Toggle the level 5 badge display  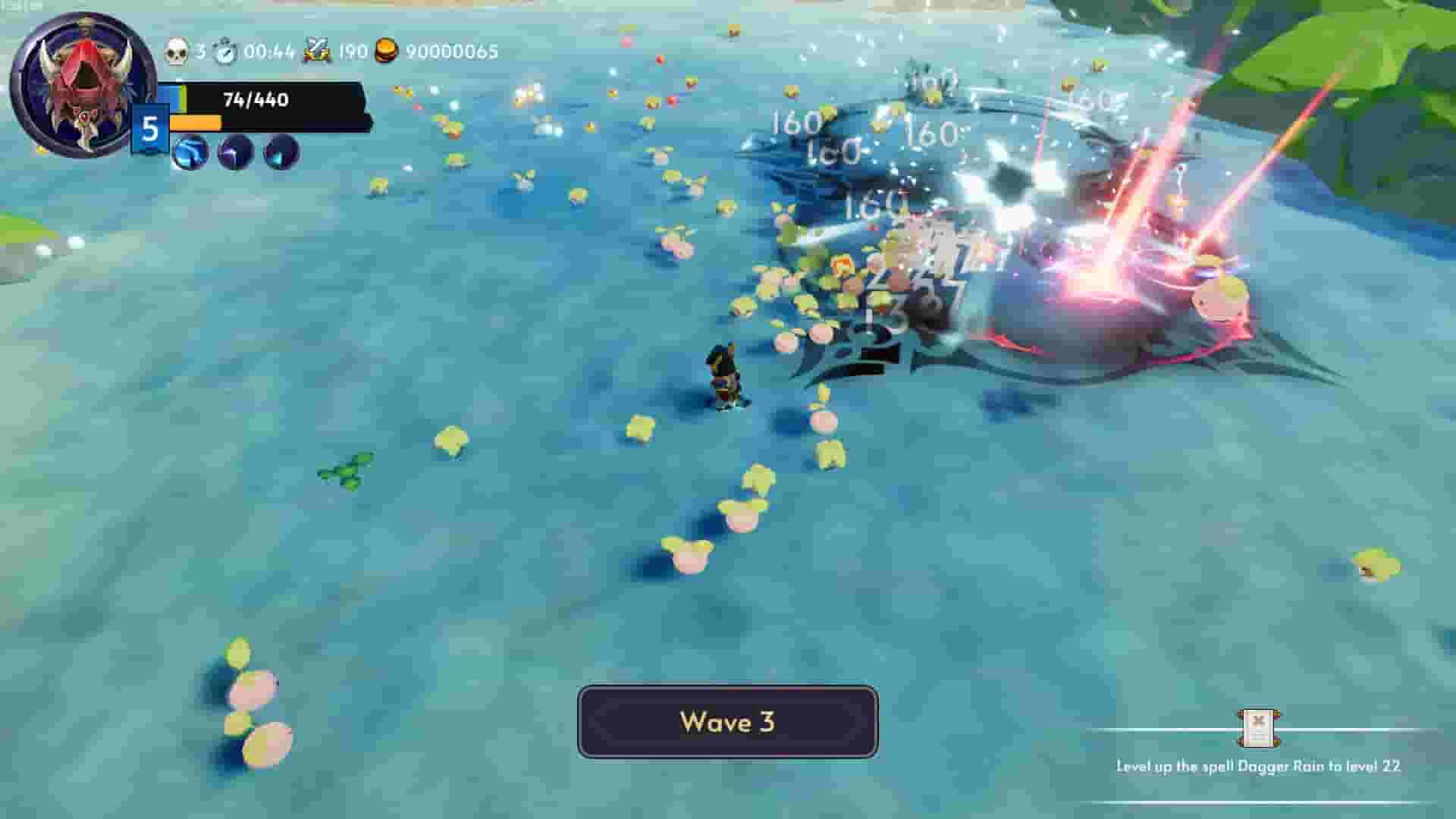click(x=150, y=127)
